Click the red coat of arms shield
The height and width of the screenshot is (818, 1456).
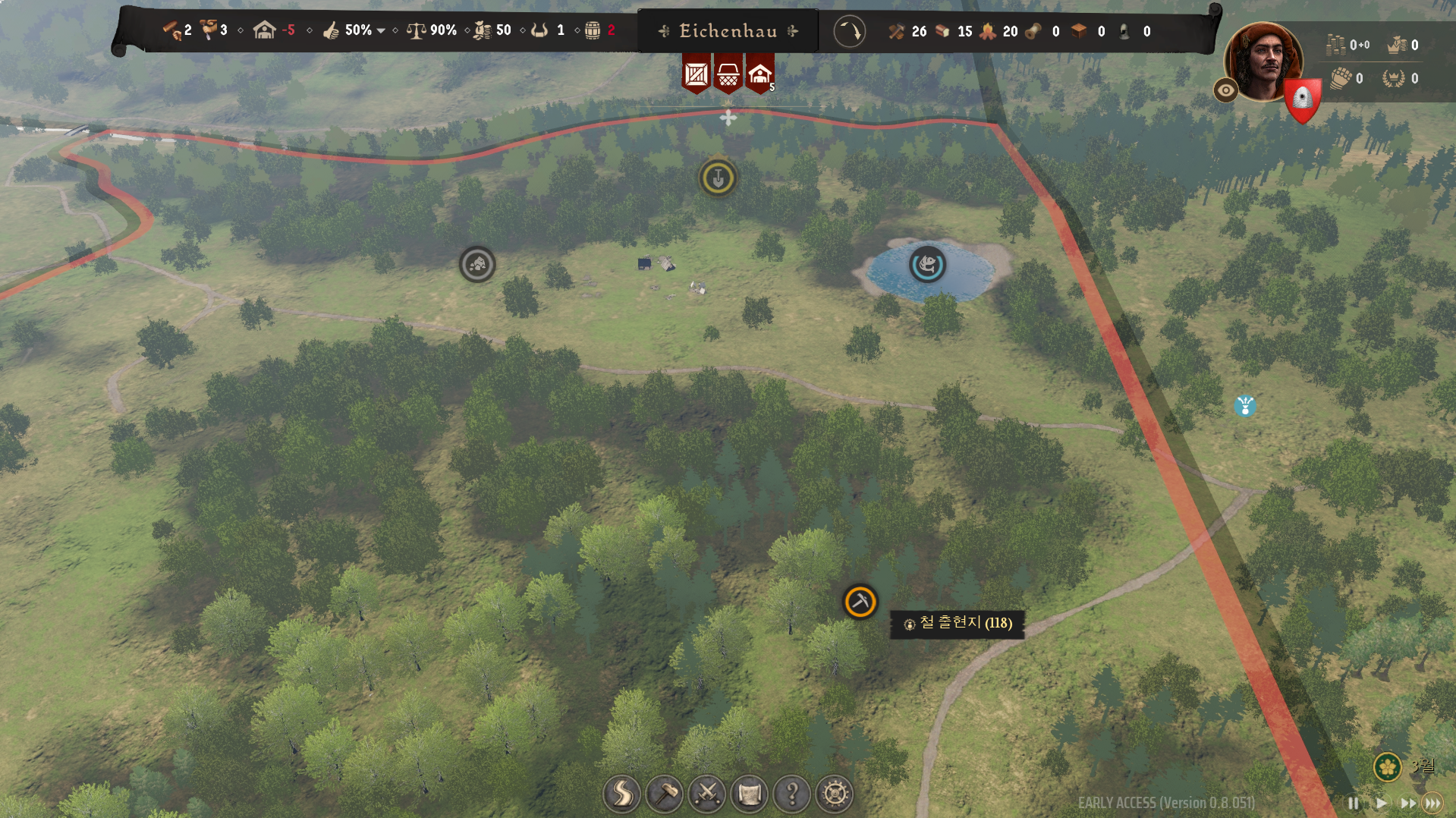point(1303,99)
